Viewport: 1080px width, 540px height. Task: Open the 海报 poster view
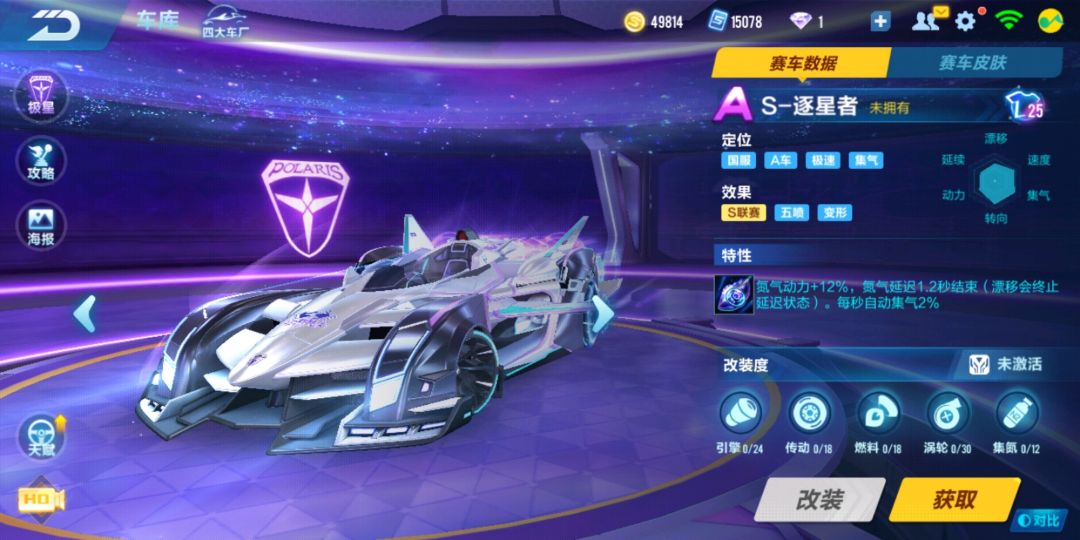(42, 227)
